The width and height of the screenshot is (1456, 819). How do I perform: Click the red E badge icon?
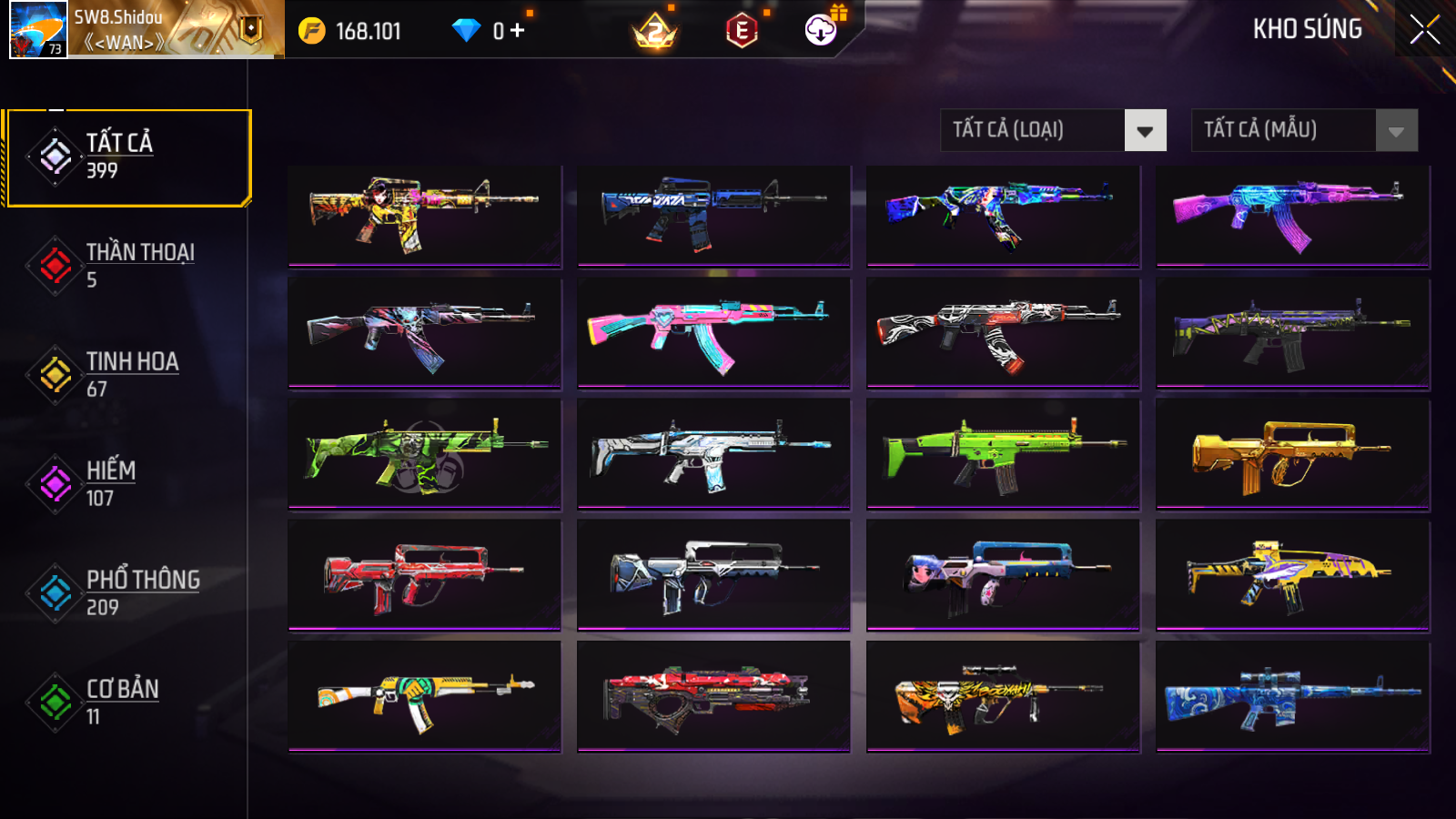pyautogui.click(x=742, y=31)
